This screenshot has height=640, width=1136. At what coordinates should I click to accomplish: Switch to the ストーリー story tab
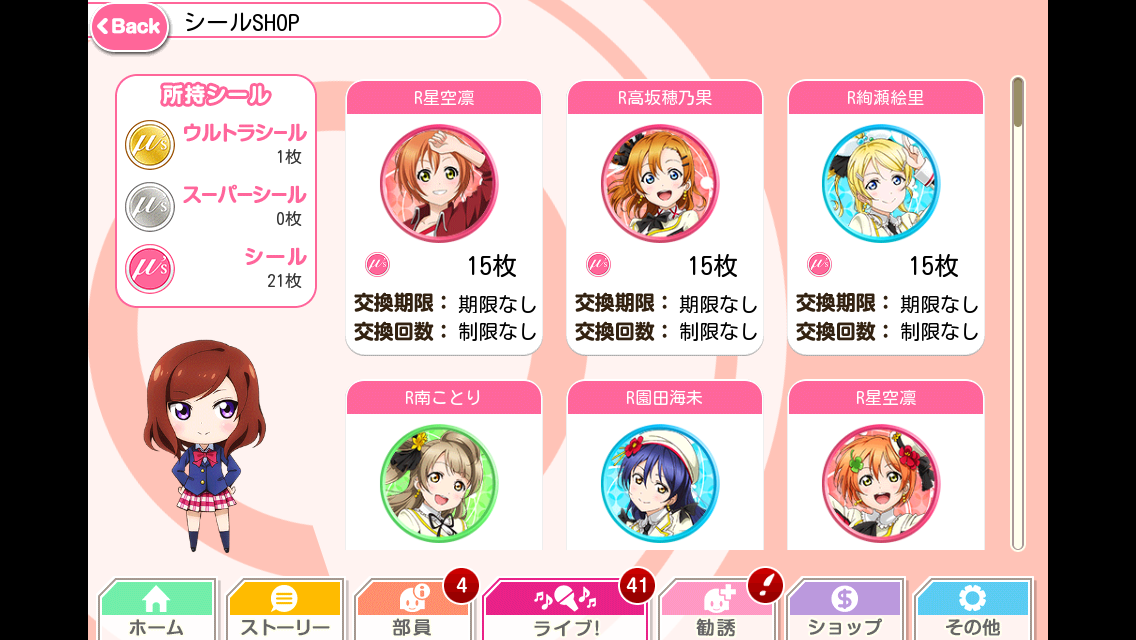[x=284, y=610]
